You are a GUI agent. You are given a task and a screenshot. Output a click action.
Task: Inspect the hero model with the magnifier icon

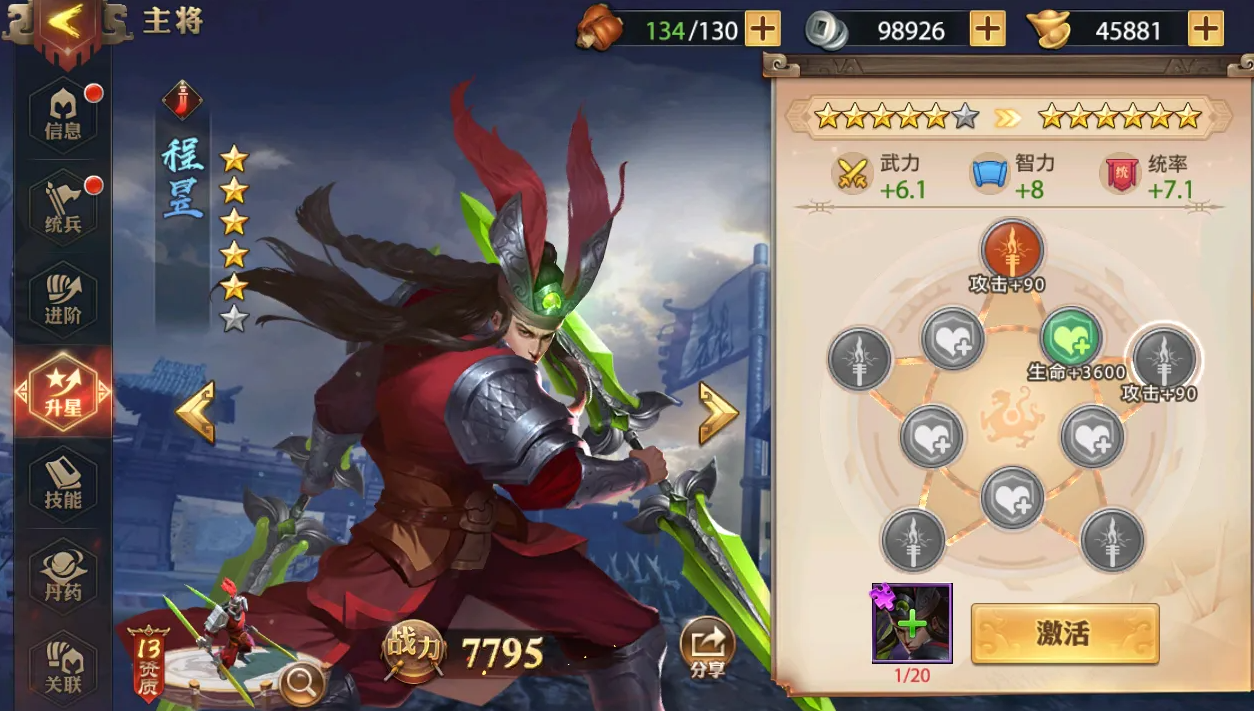(x=301, y=682)
